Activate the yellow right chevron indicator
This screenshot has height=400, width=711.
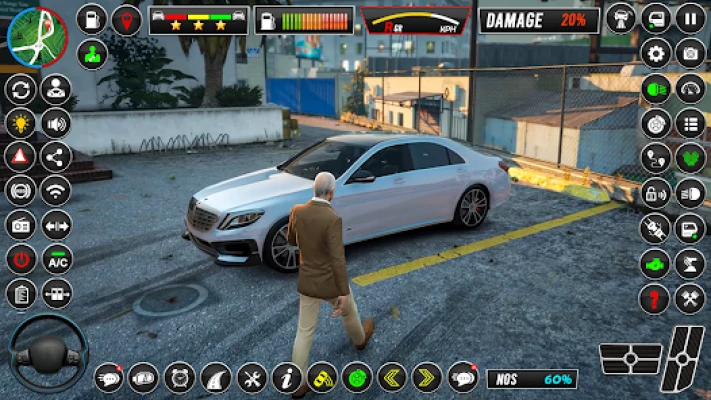coord(427,377)
